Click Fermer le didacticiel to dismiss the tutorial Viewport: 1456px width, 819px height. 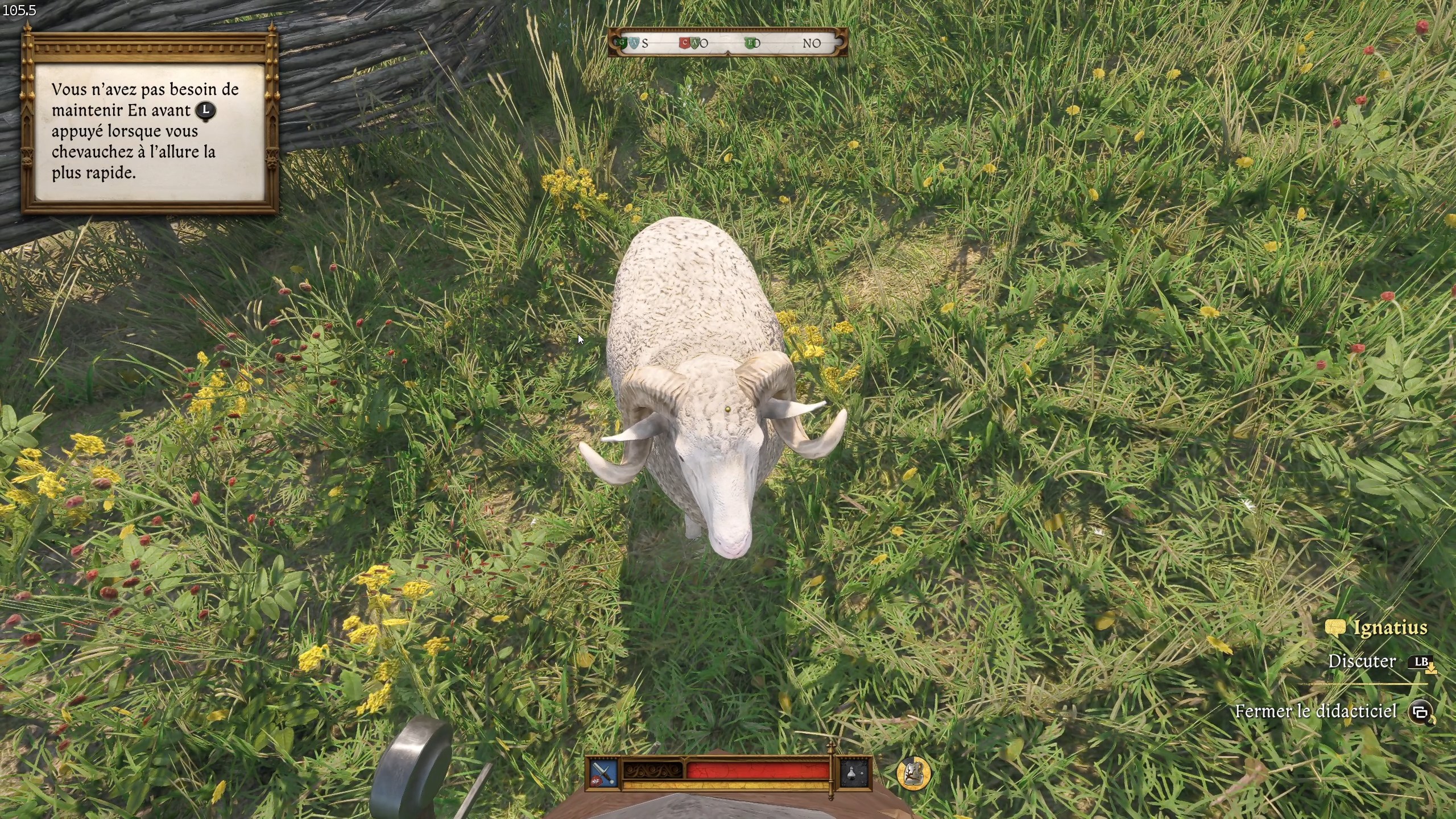pyautogui.click(x=1315, y=711)
